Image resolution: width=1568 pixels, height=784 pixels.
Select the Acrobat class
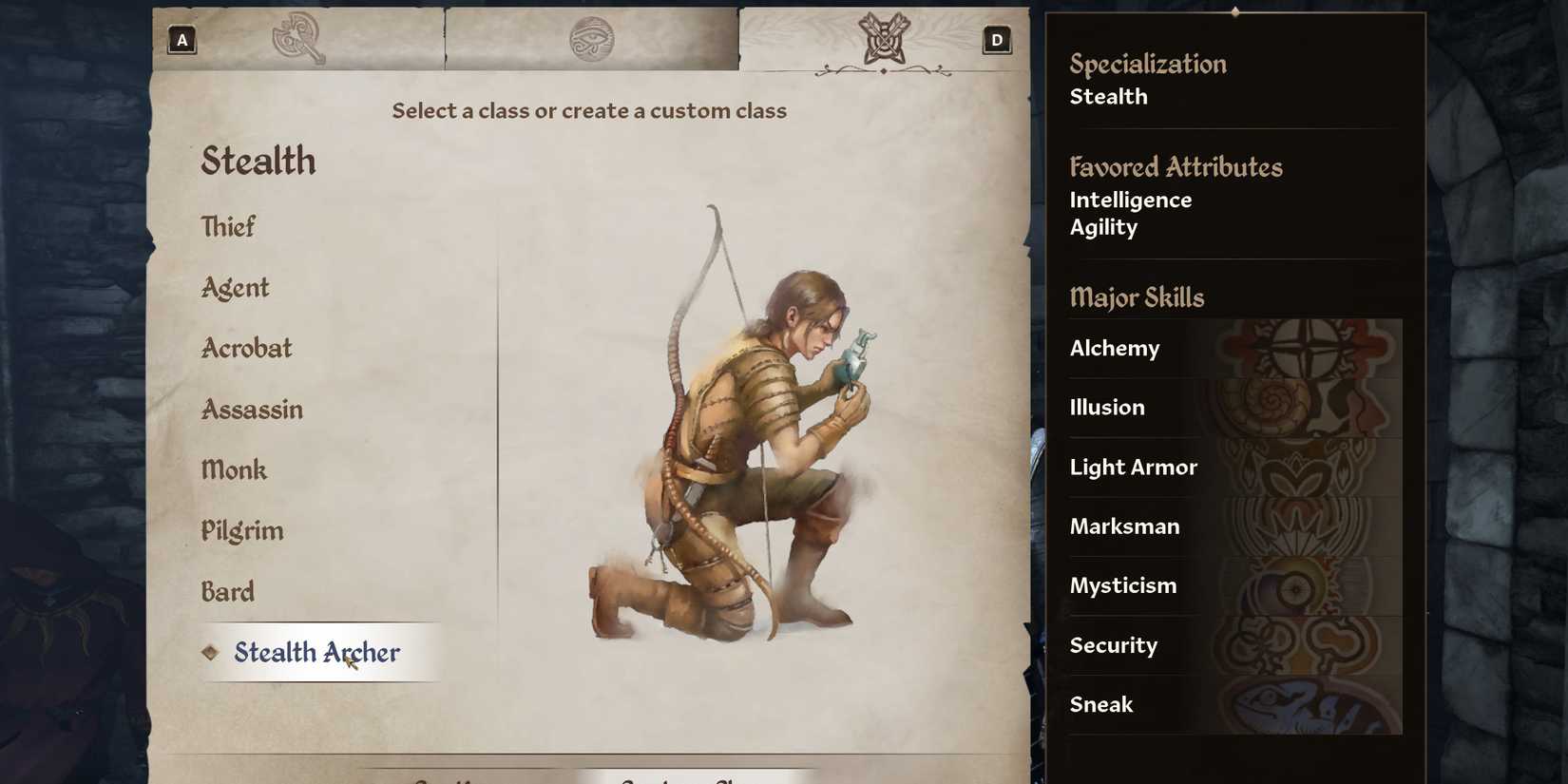(246, 348)
